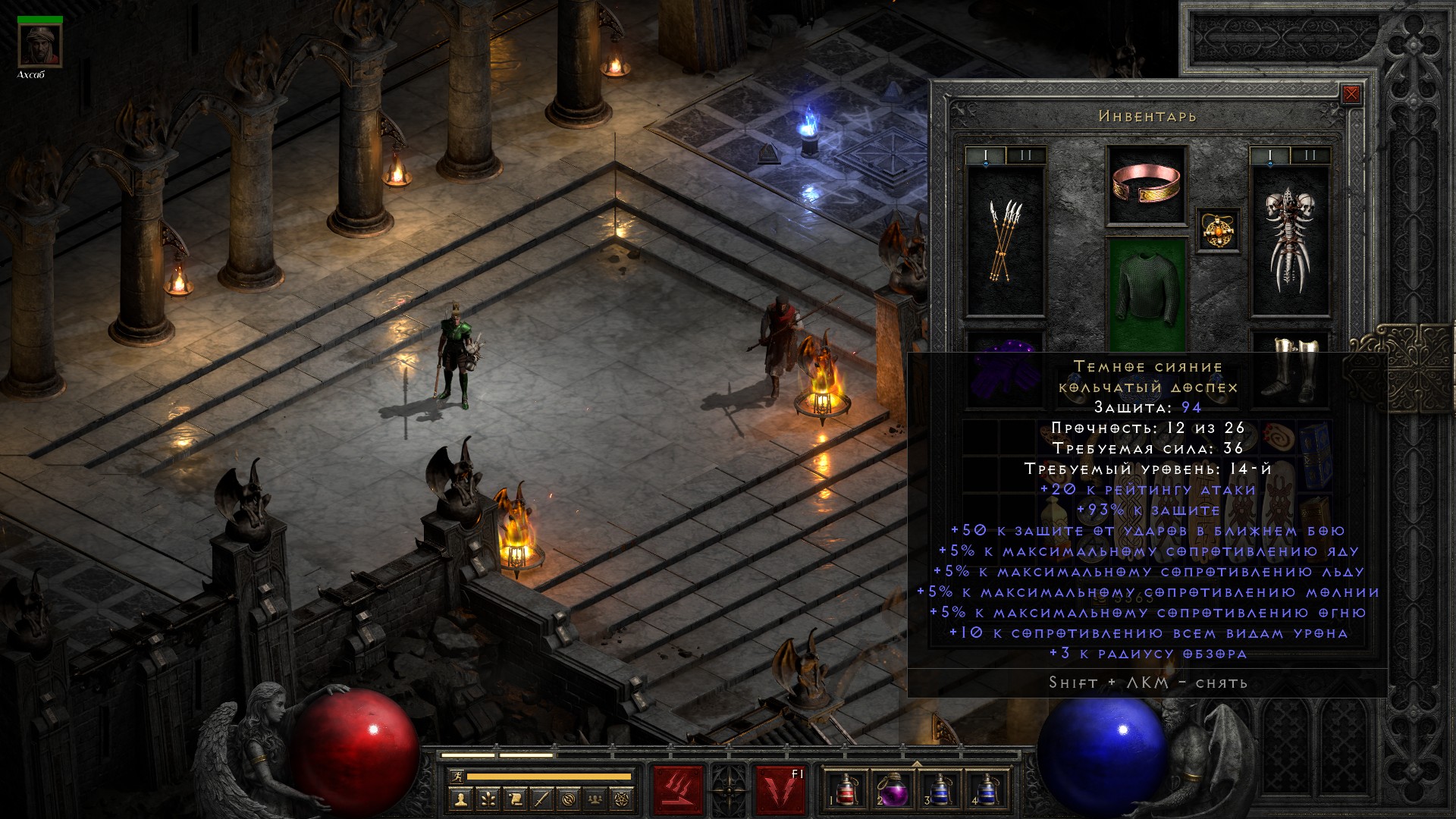
Task: Use the red healing potion in belt slot 1
Action: [x=846, y=789]
